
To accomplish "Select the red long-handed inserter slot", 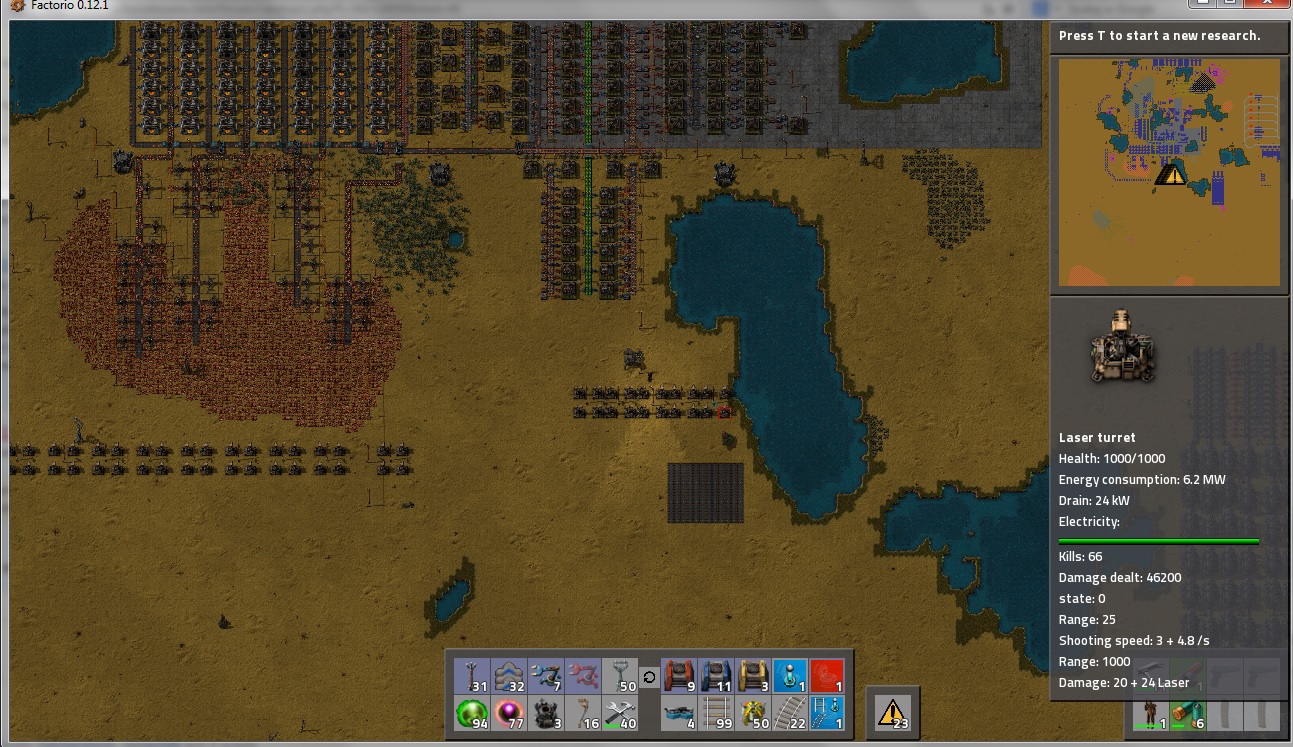I will [x=584, y=676].
